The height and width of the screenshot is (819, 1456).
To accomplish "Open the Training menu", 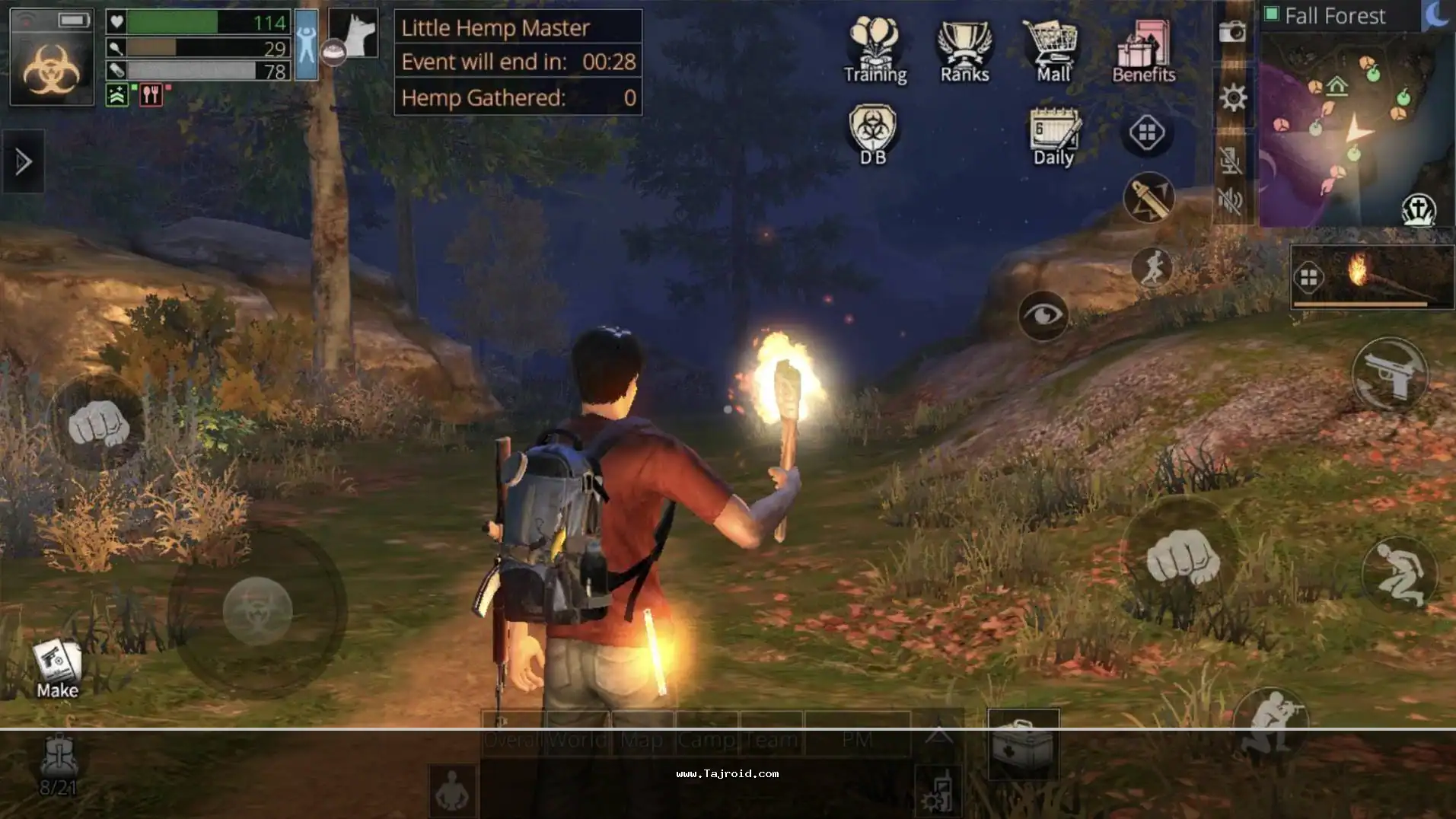I will click(875, 50).
